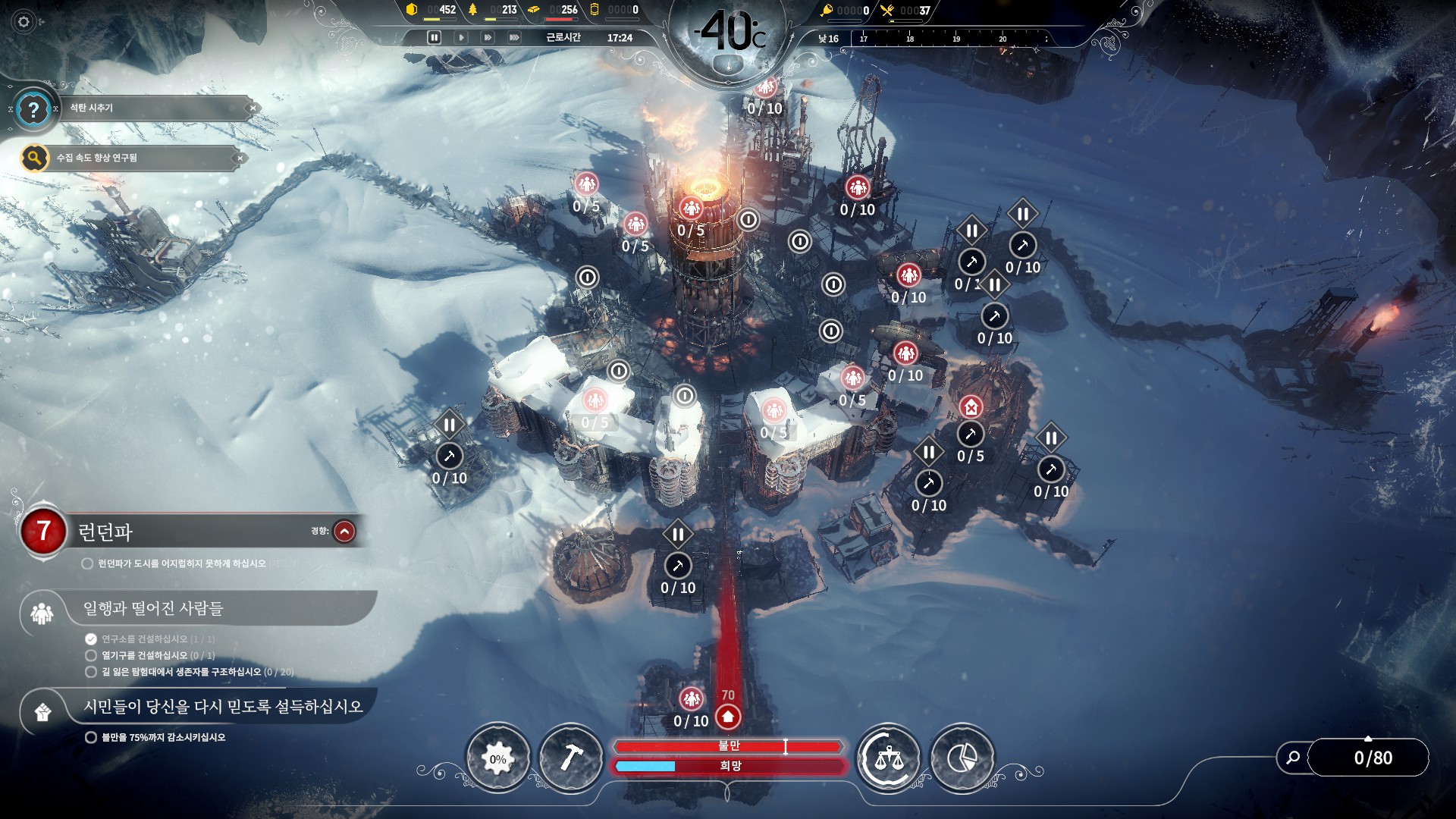
Task: Collapse the 런던파 trend arrow button
Action: pos(344,532)
